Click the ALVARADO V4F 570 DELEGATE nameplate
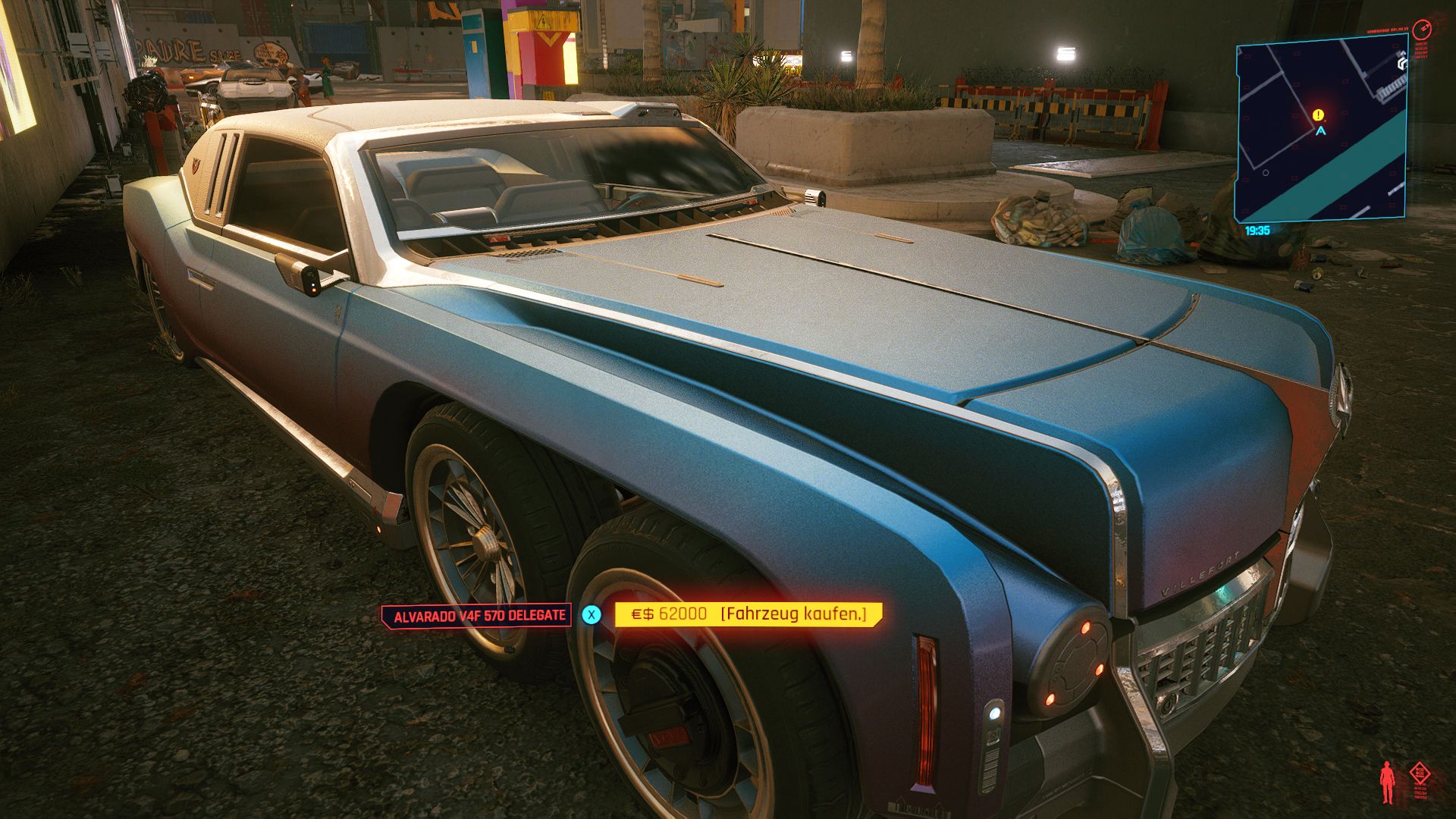 tap(478, 615)
